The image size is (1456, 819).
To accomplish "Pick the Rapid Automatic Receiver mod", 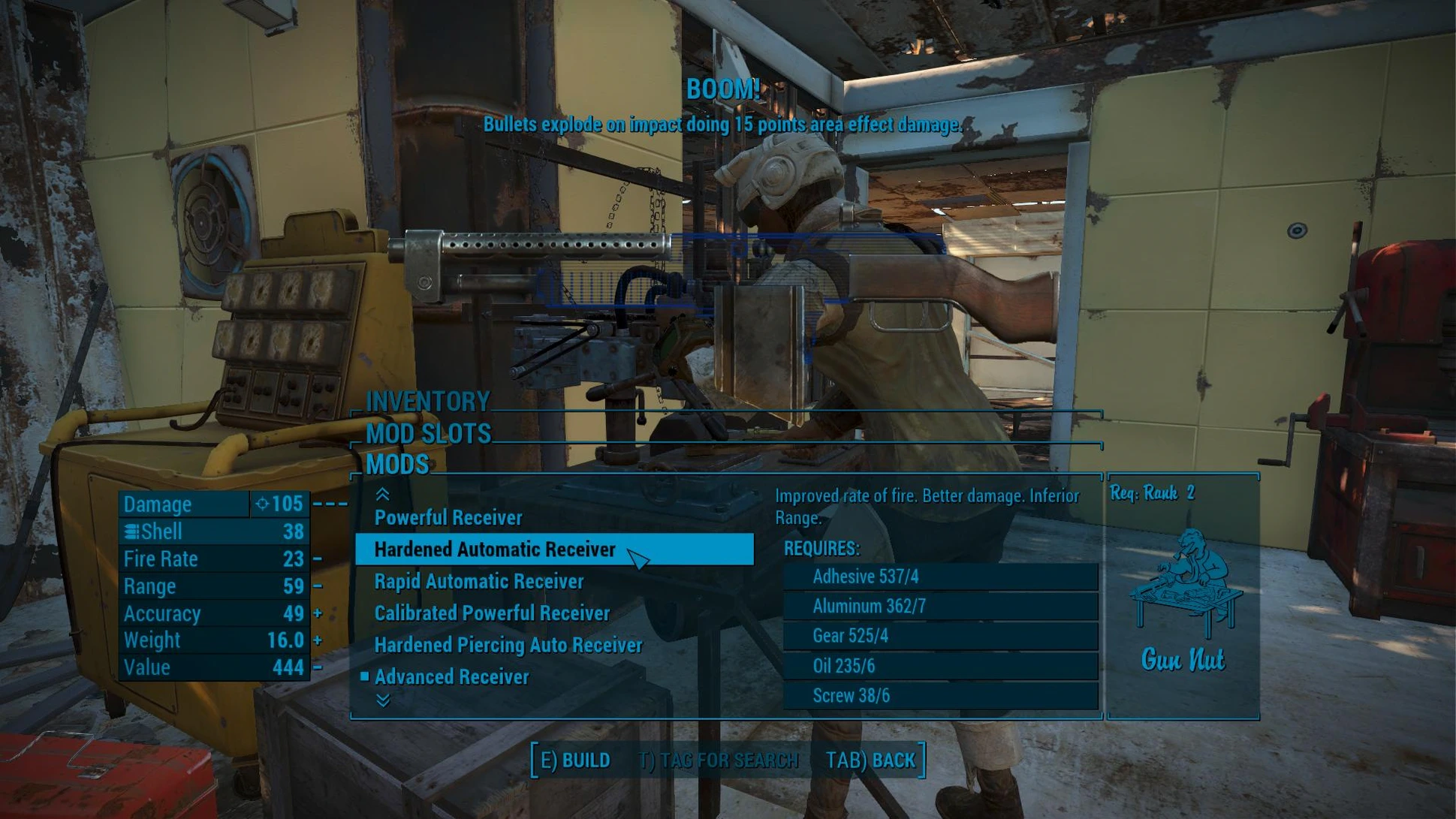I will click(478, 582).
